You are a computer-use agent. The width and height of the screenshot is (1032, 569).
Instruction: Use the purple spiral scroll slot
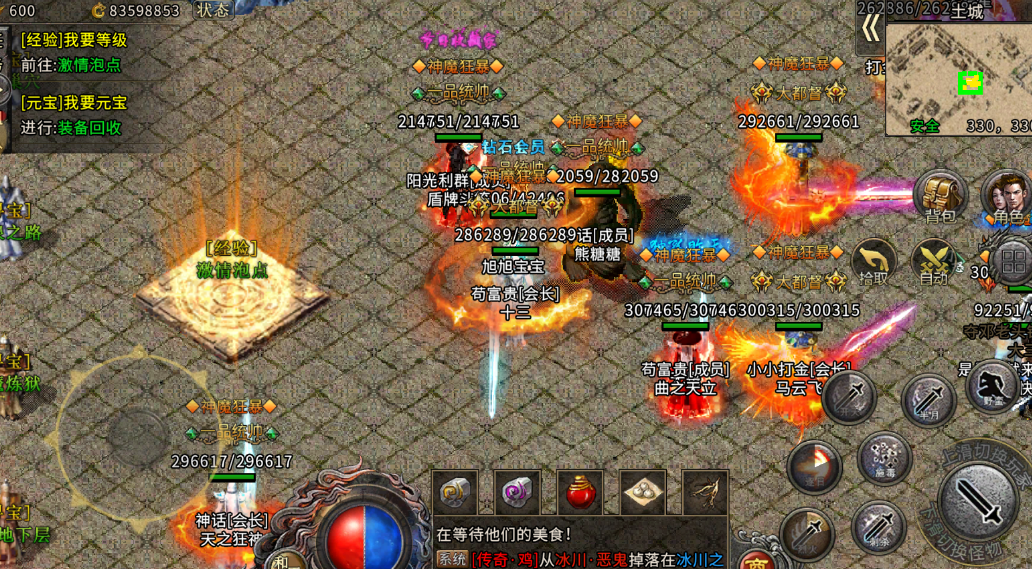(x=518, y=493)
